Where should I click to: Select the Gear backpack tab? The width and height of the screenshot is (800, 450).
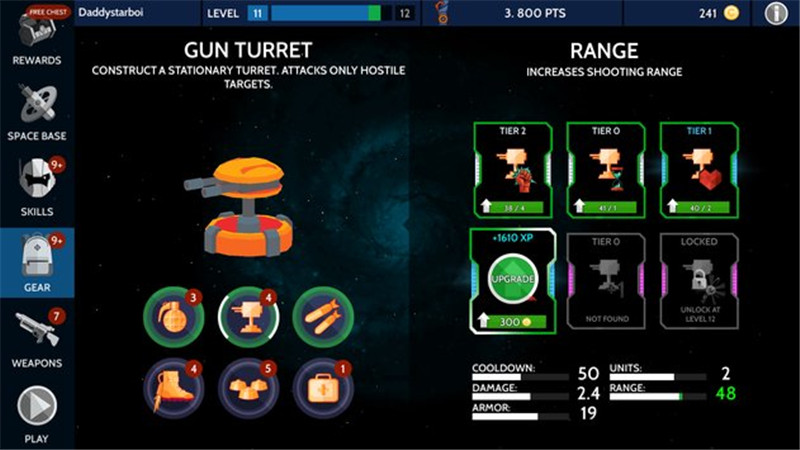click(x=36, y=262)
